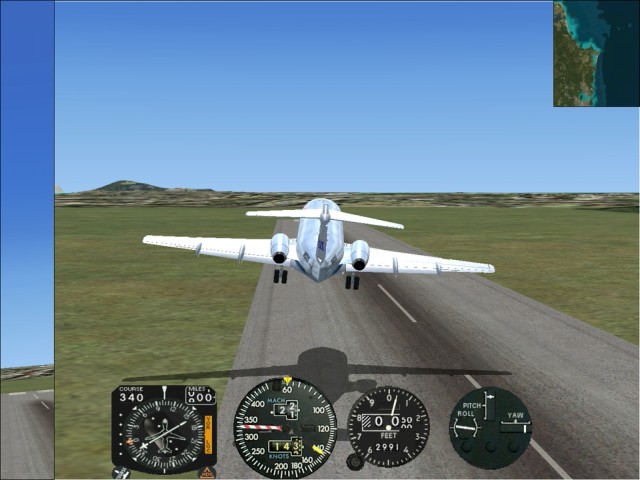This screenshot has width=640, height=480.
Task: Click the pitch, roll and yaw trim panel
Action: (x=489, y=427)
